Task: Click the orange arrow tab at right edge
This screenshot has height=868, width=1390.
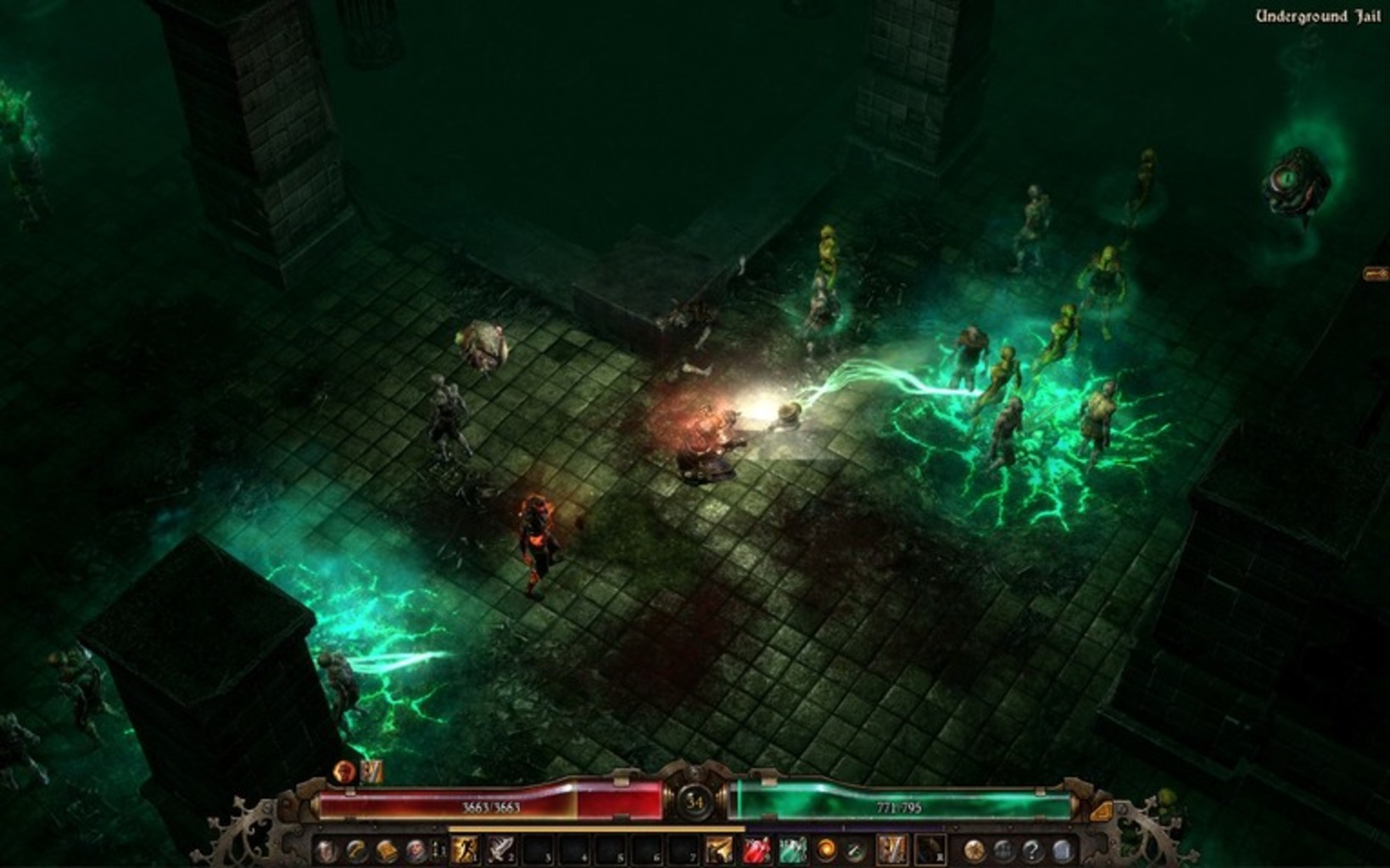Action: 1376,273
